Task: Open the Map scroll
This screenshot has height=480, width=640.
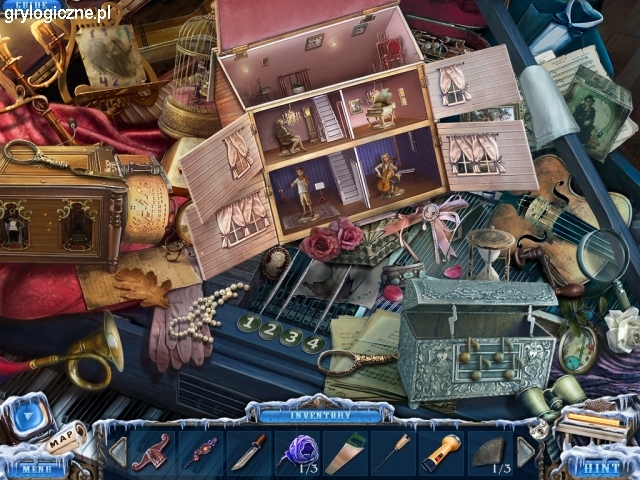Action: 60,438
